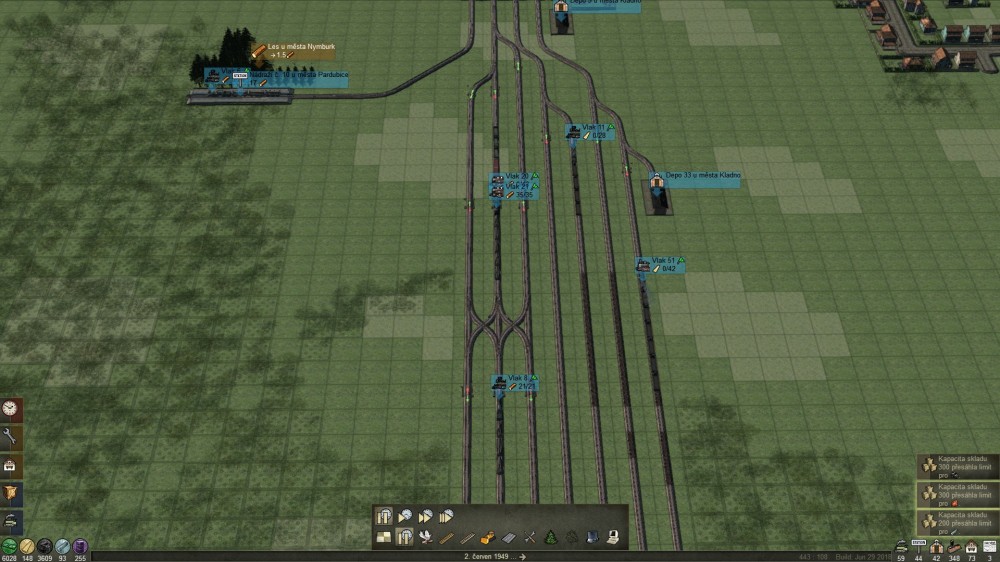The width and height of the screenshot is (1000, 562).
Task: Select the green pine tree planting tool
Action: pyautogui.click(x=550, y=537)
